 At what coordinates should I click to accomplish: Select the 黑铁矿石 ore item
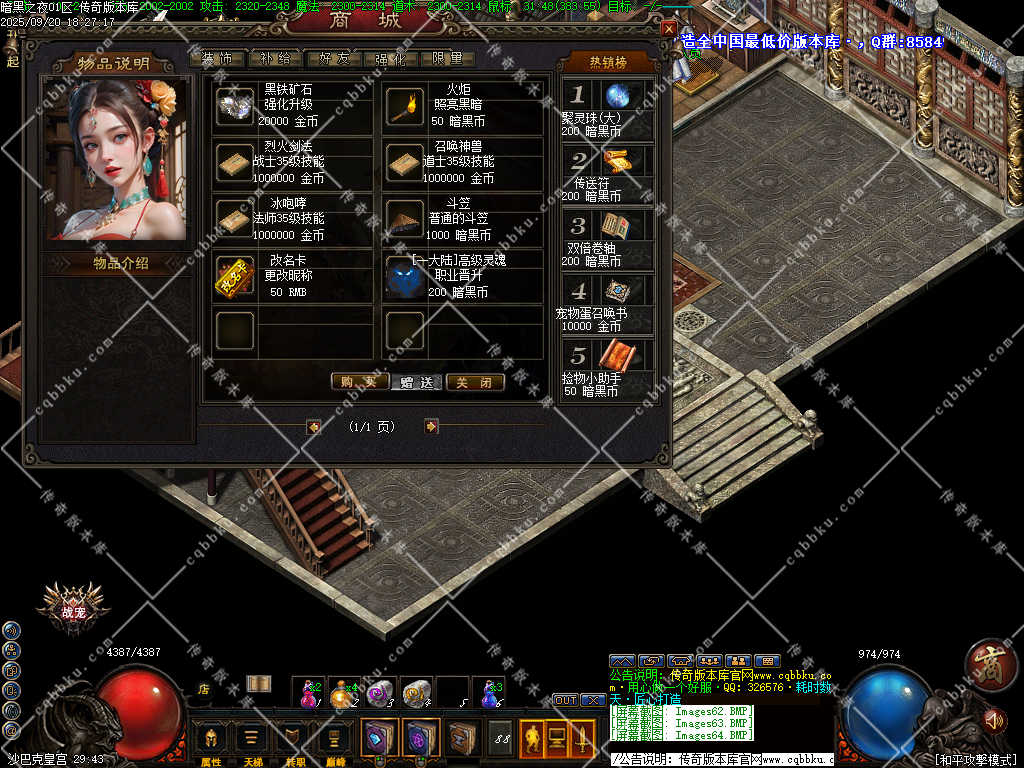pyautogui.click(x=235, y=106)
